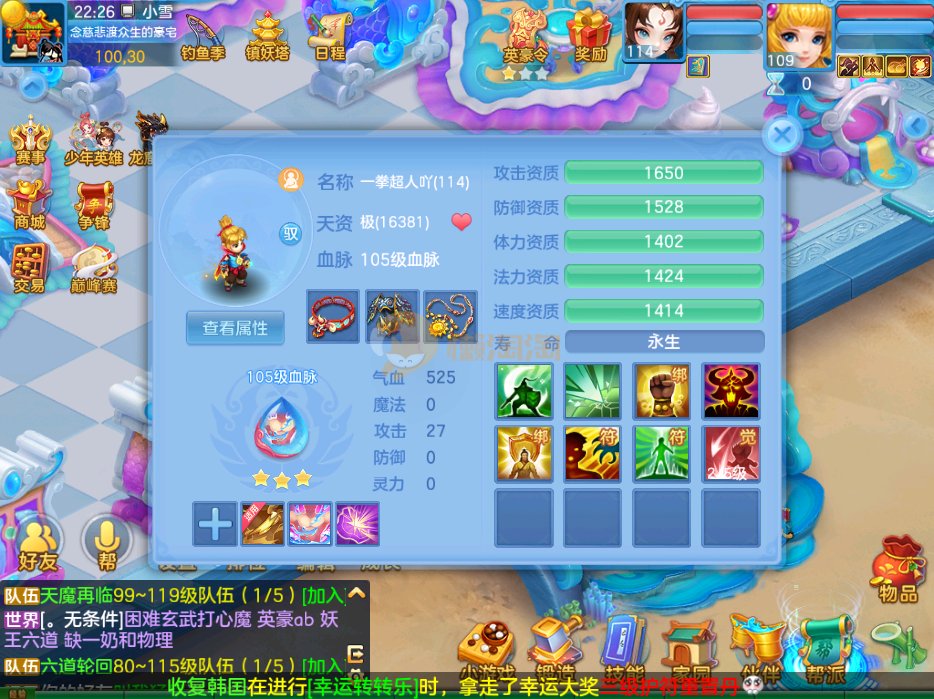Join the 天魔再临 team via 加入
Viewport: 934px width, 699px height.
point(323,596)
